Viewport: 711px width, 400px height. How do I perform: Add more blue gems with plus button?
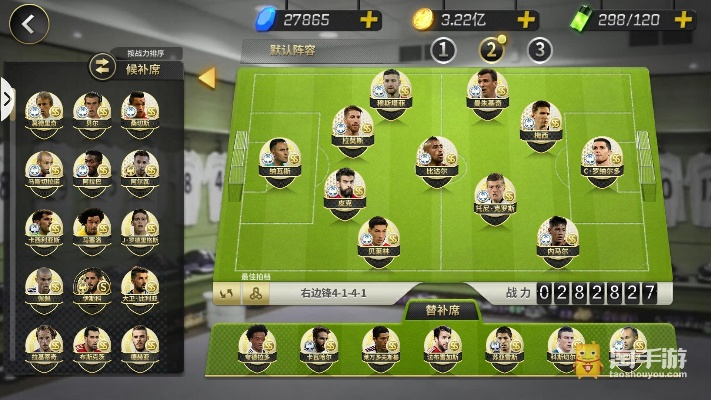point(370,19)
